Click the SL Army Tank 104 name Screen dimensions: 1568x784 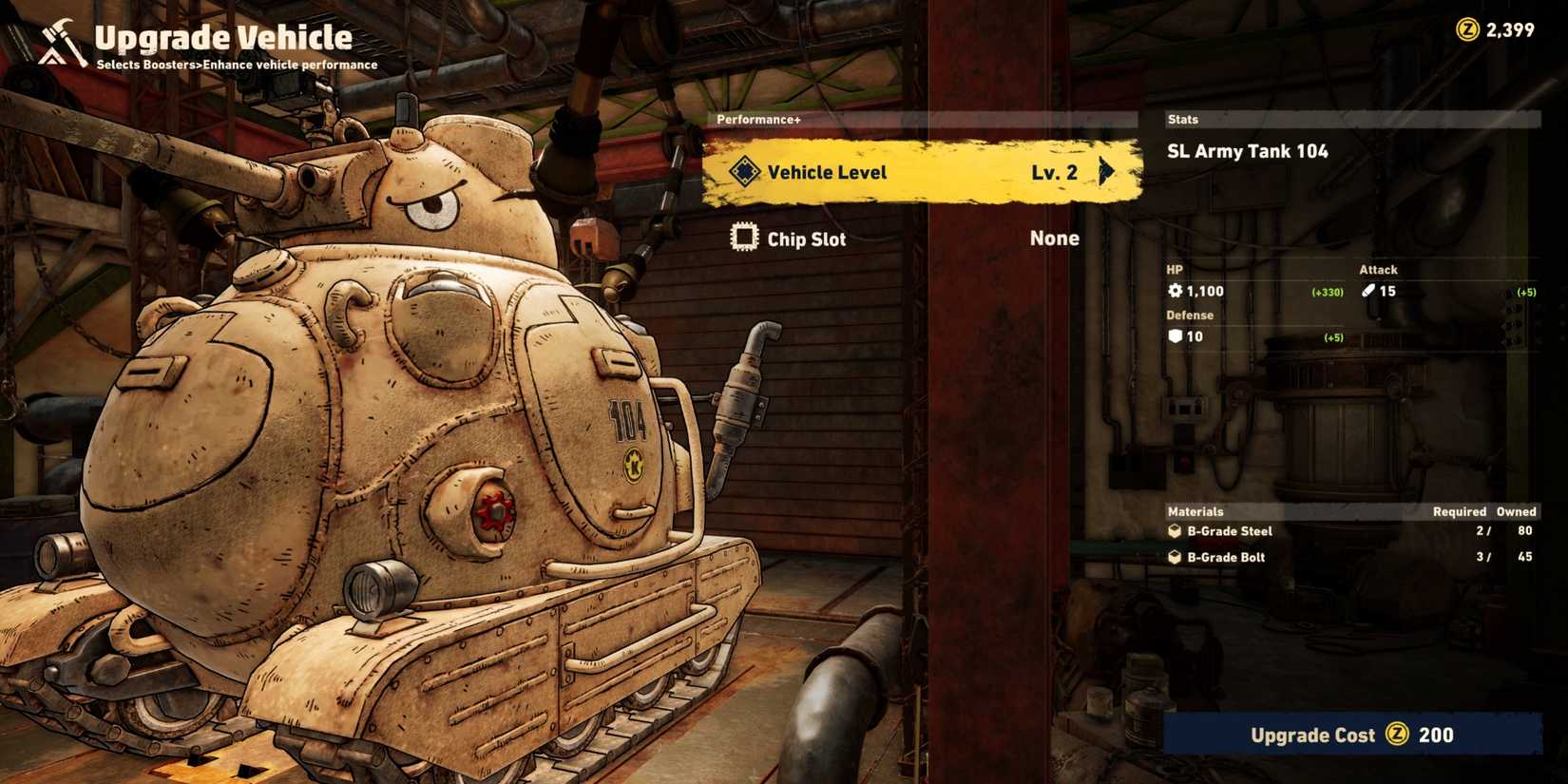[1247, 150]
